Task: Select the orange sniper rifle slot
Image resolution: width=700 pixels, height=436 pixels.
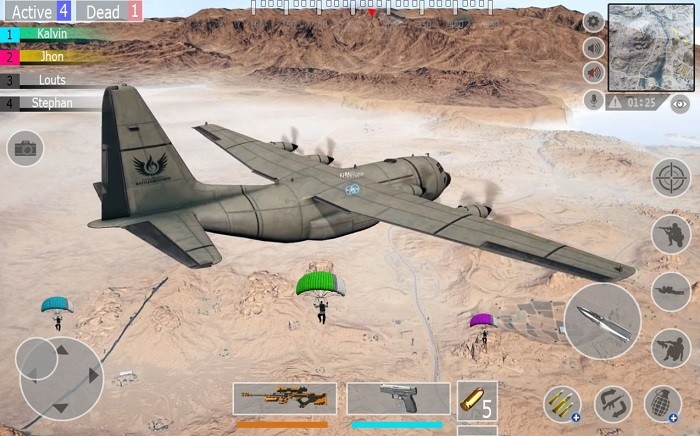Action: click(x=285, y=398)
